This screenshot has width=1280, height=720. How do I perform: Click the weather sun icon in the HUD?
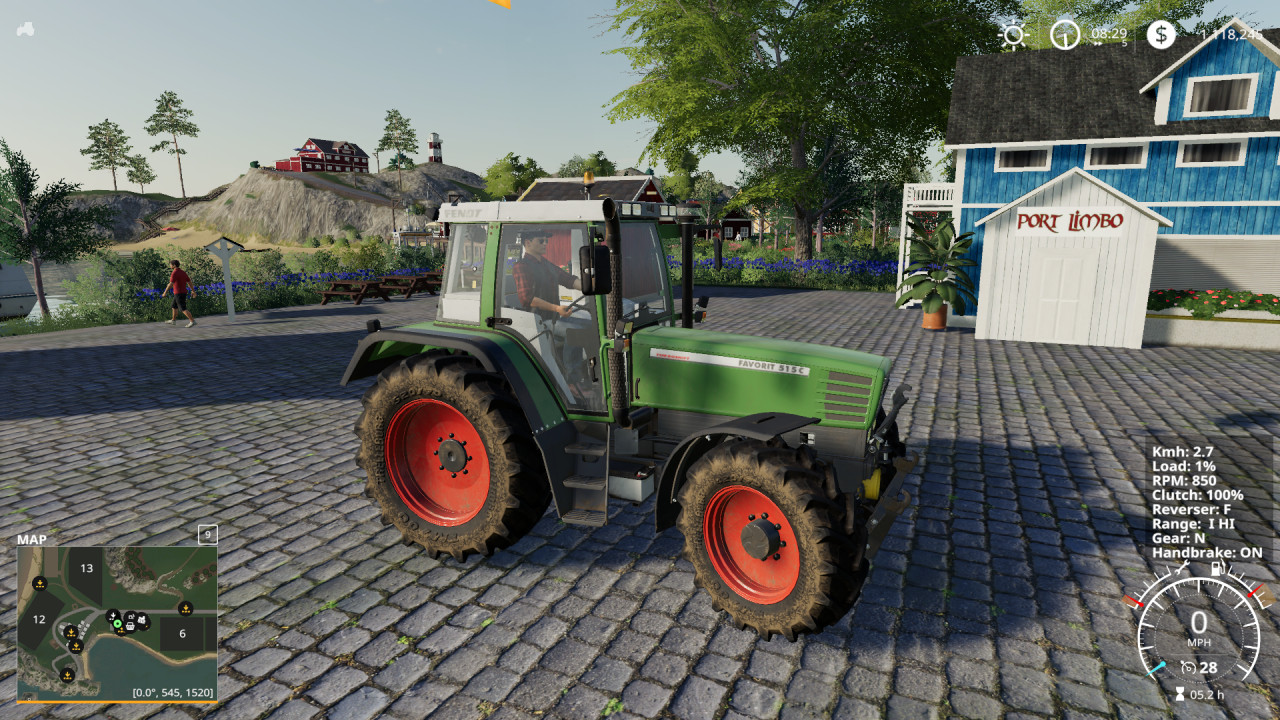pyautogui.click(x=1013, y=34)
